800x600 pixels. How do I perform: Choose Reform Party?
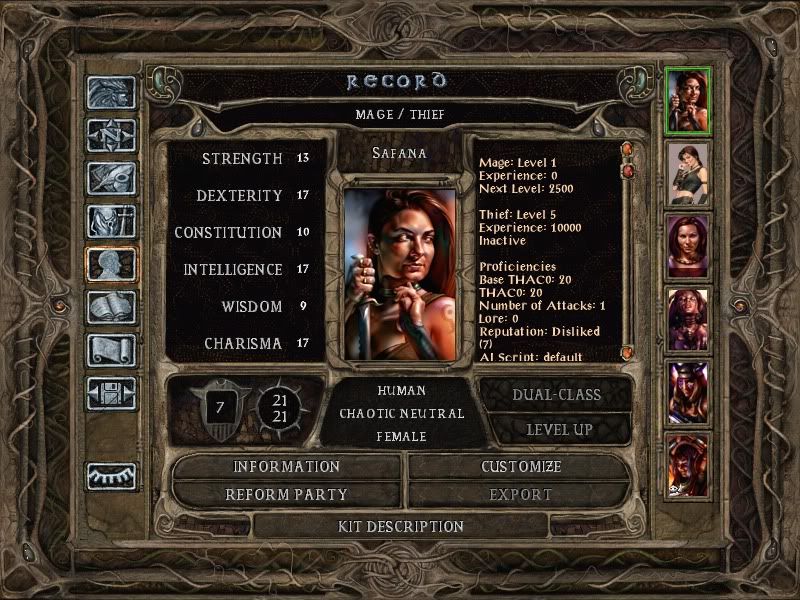(x=286, y=495)
